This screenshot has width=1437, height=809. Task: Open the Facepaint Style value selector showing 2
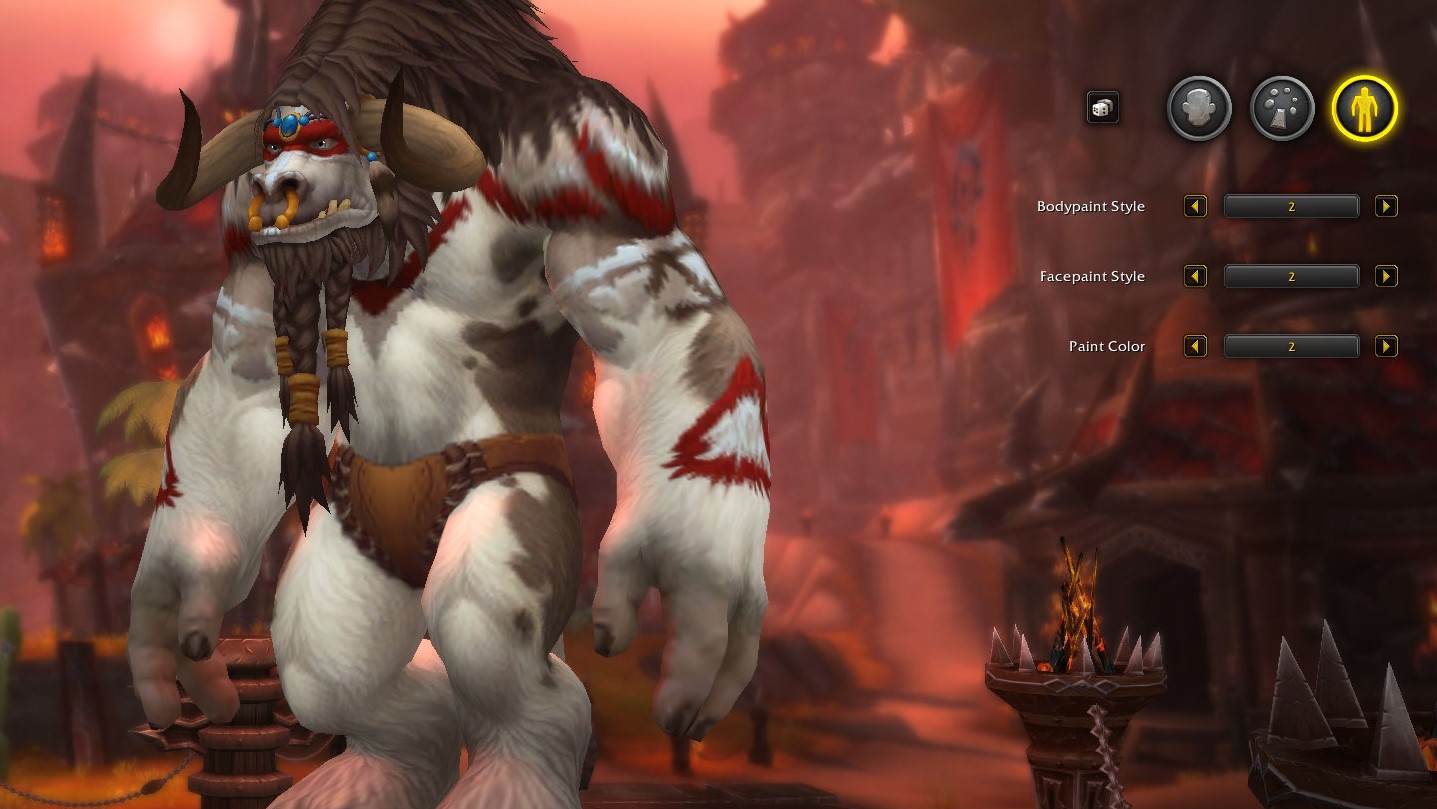[x=1291, y=276]
